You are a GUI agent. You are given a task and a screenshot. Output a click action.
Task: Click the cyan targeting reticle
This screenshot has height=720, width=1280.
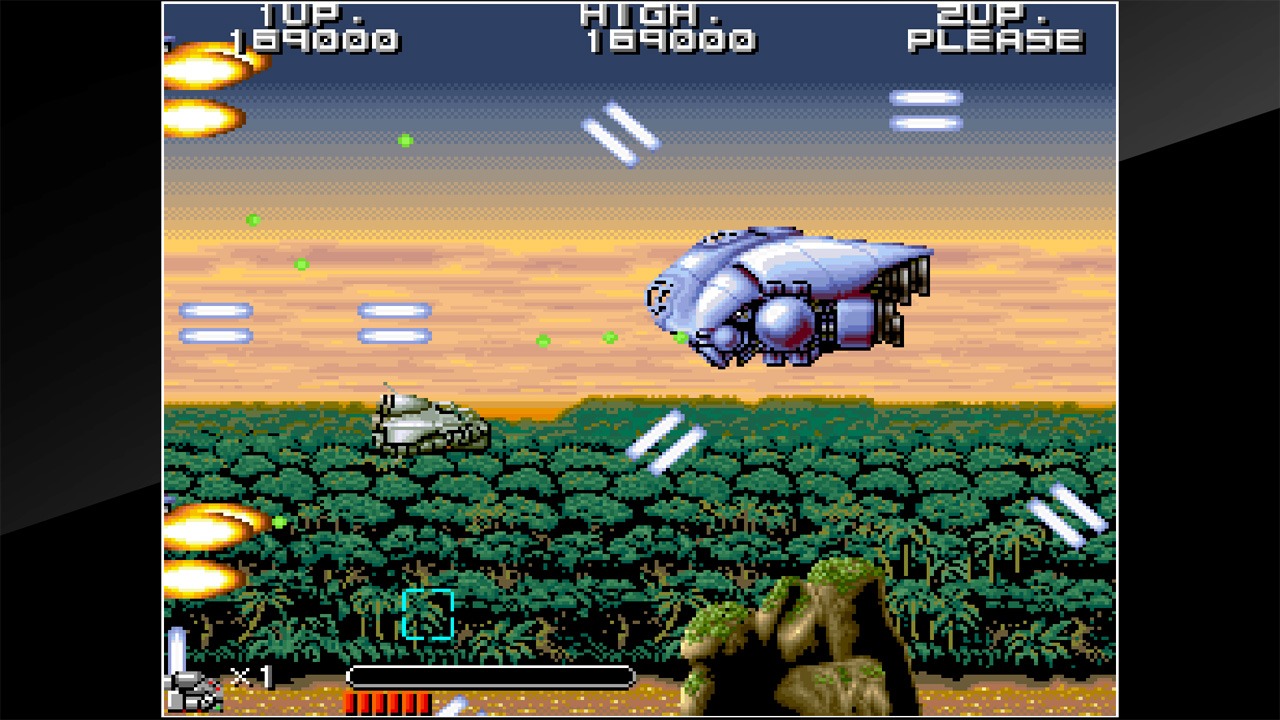[428, 614]
